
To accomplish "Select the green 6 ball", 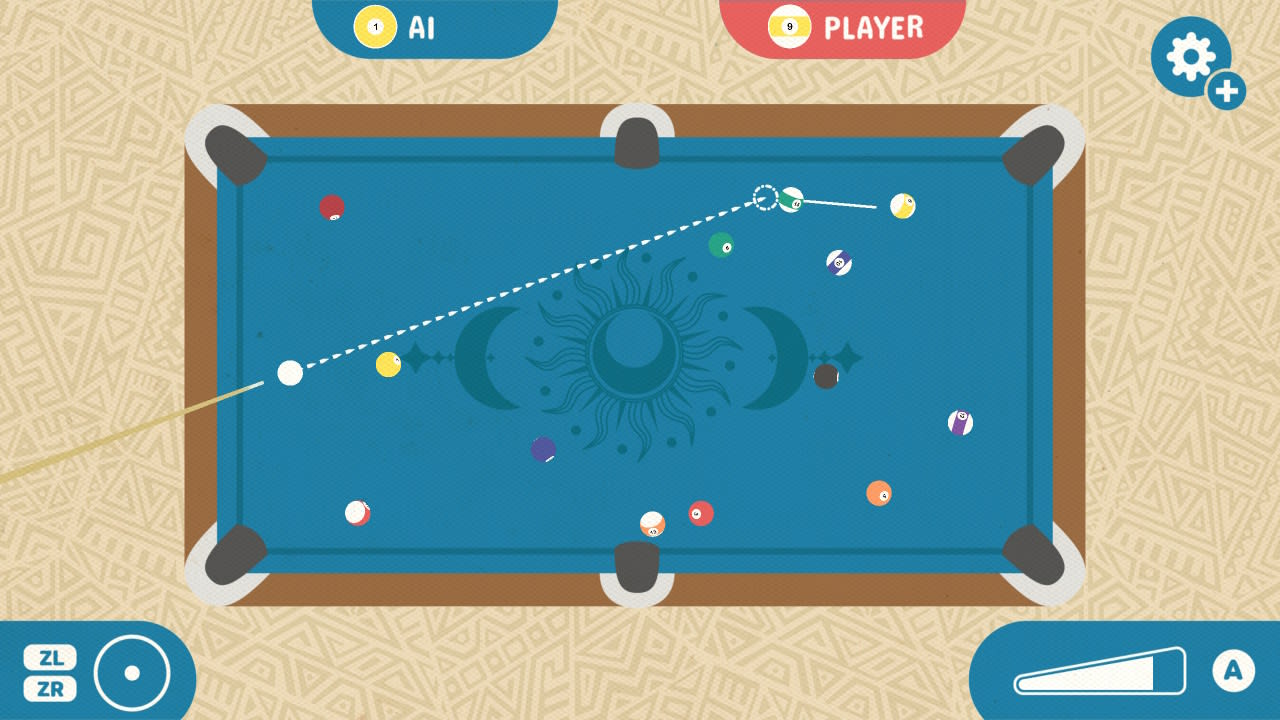I will click(720, 244).
